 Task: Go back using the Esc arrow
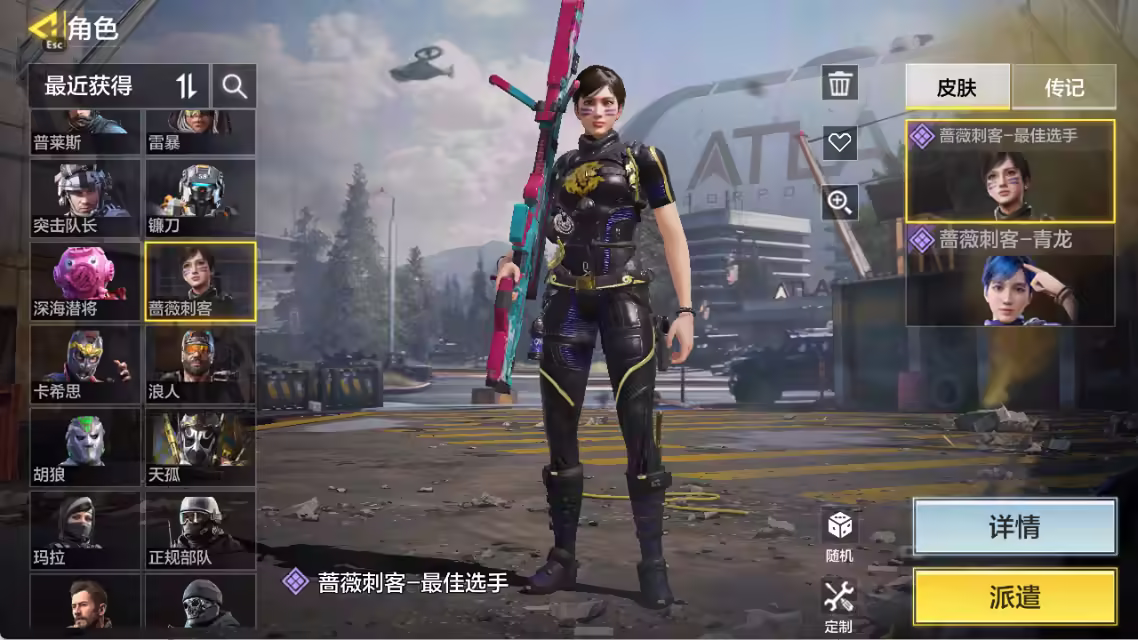[45, 27]
